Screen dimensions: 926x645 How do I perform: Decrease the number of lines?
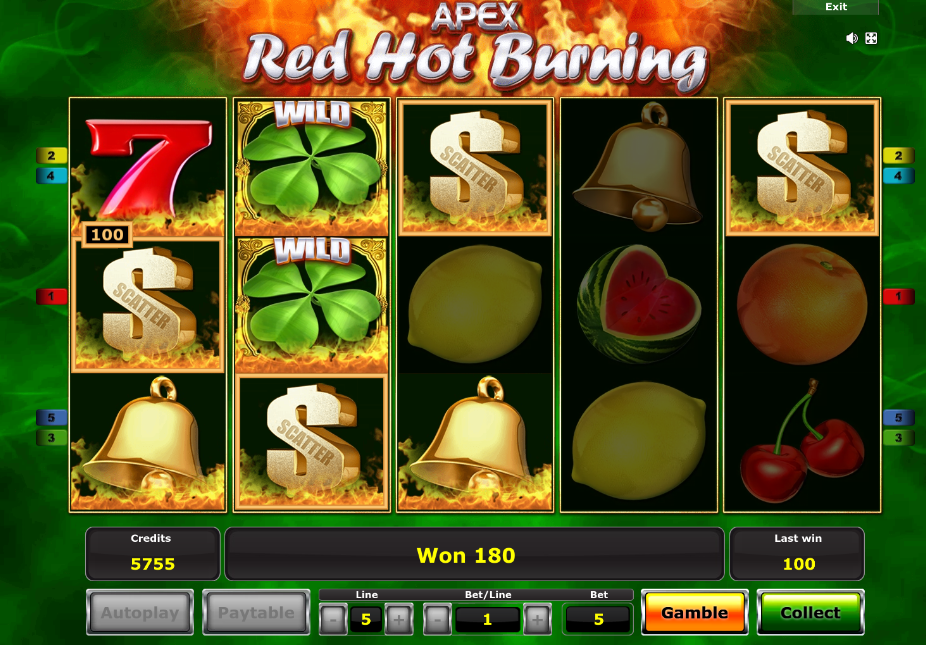pos(333,620)
